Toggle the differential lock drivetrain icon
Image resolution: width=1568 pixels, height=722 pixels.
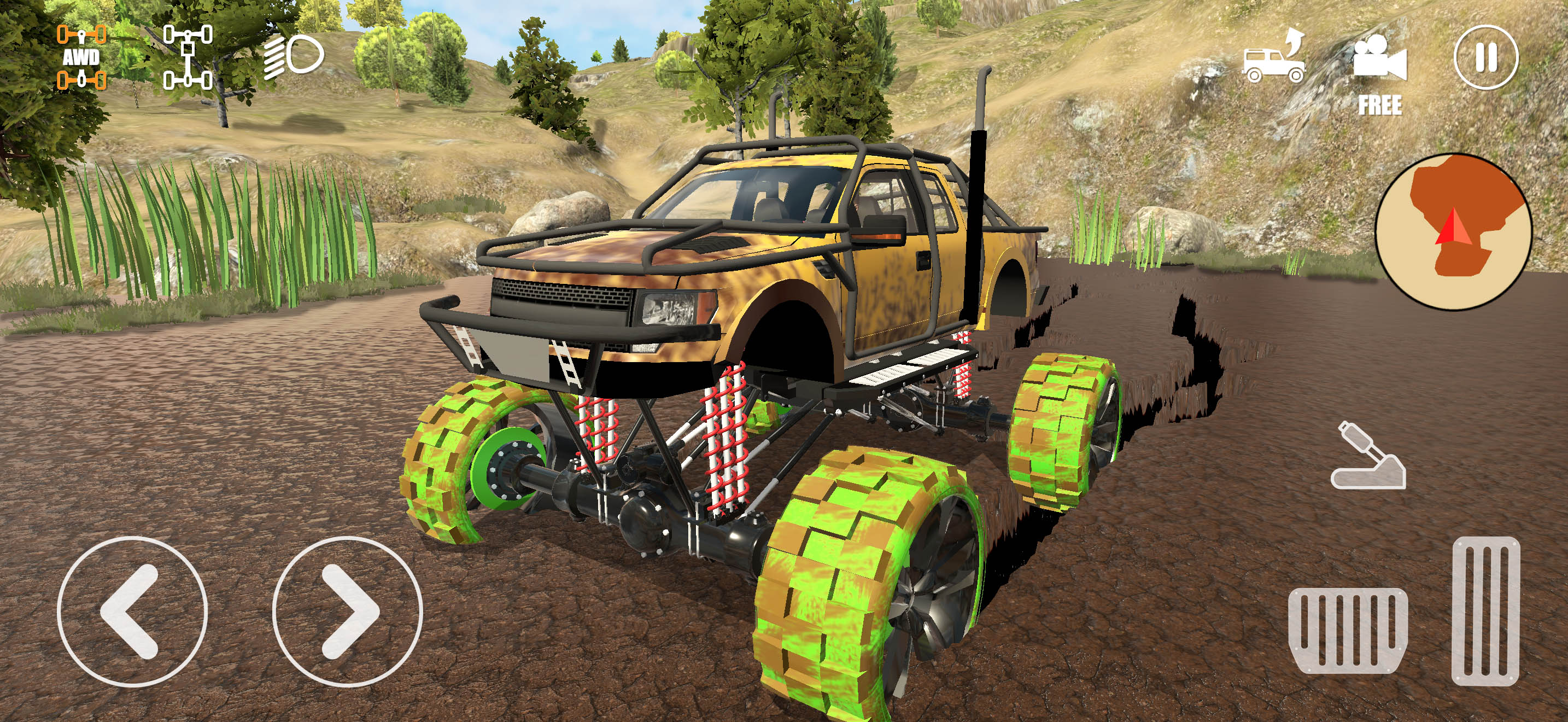click(x=188, y=57)
